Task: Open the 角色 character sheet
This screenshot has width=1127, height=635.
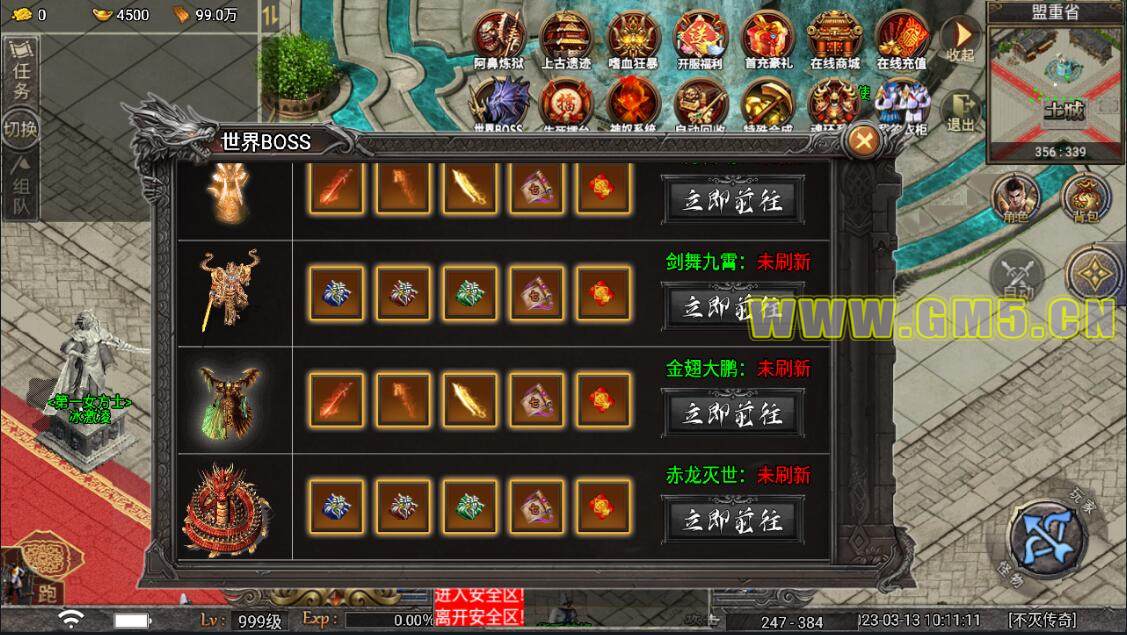Action: point(1014,199)
